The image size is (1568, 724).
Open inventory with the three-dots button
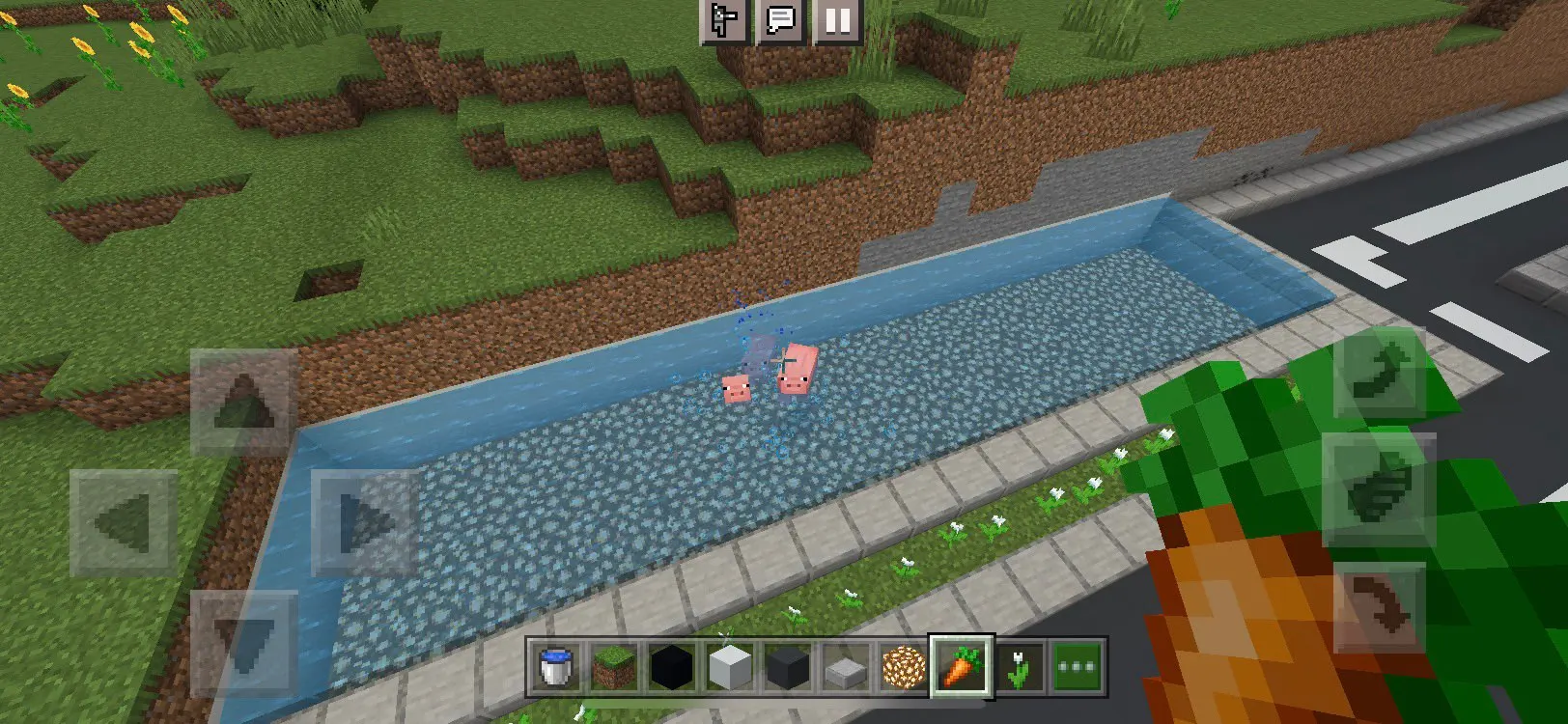pos(1078,666)
